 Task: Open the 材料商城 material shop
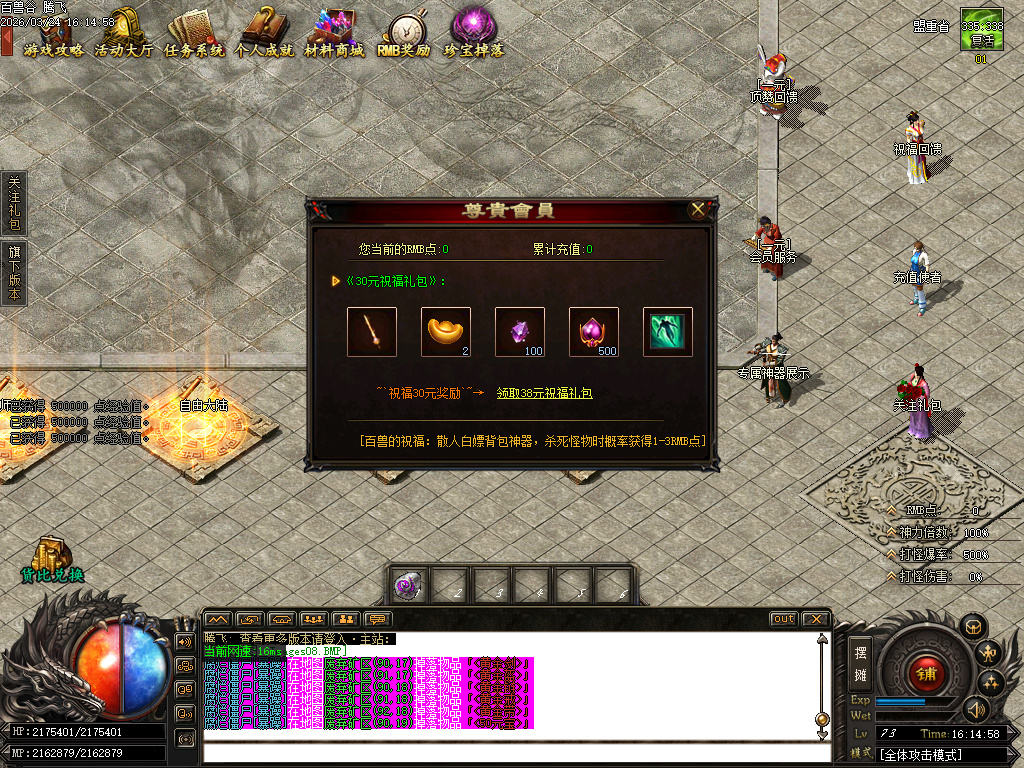pos(334,34)
